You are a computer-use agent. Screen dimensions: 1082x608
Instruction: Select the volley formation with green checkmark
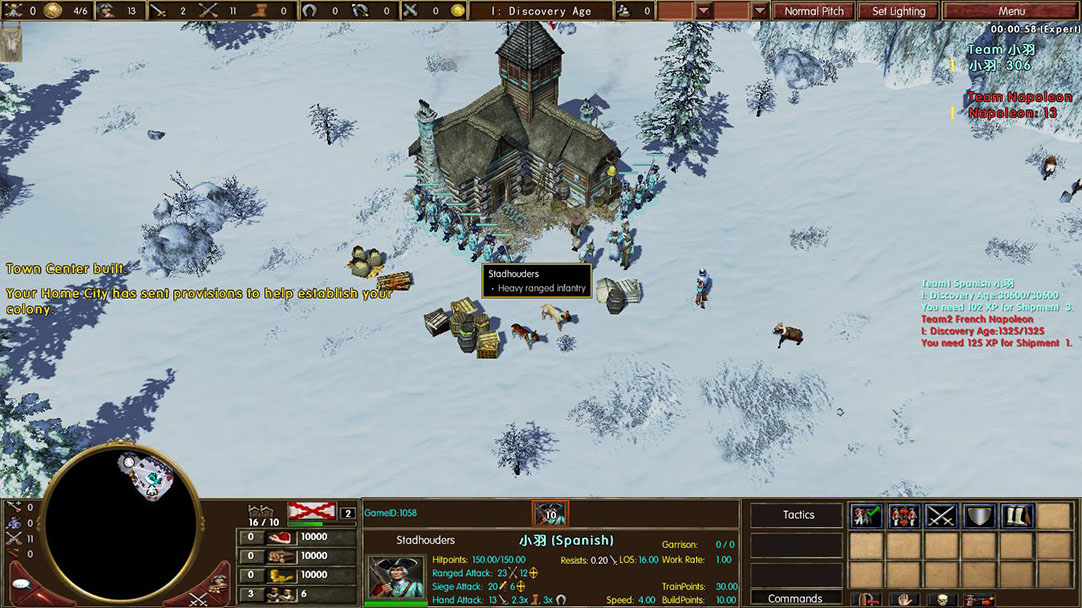[865, 516]
